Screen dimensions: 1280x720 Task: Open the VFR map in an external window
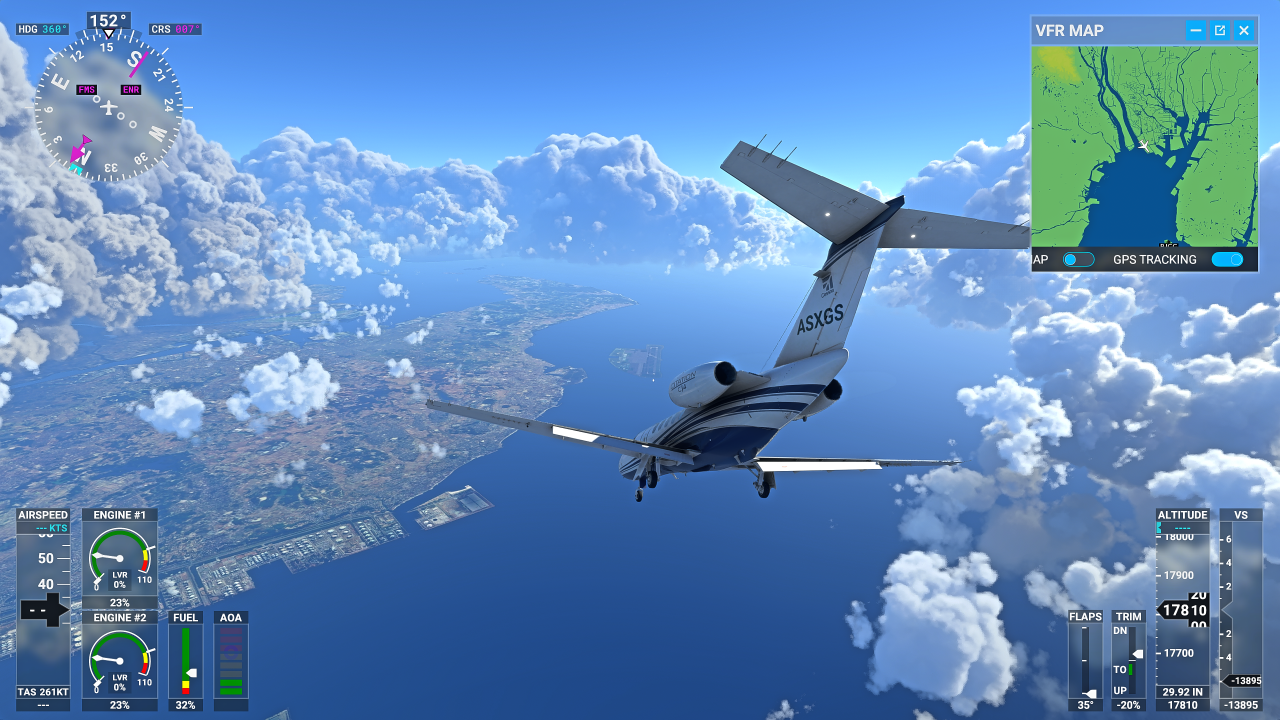pos(1219,30)
